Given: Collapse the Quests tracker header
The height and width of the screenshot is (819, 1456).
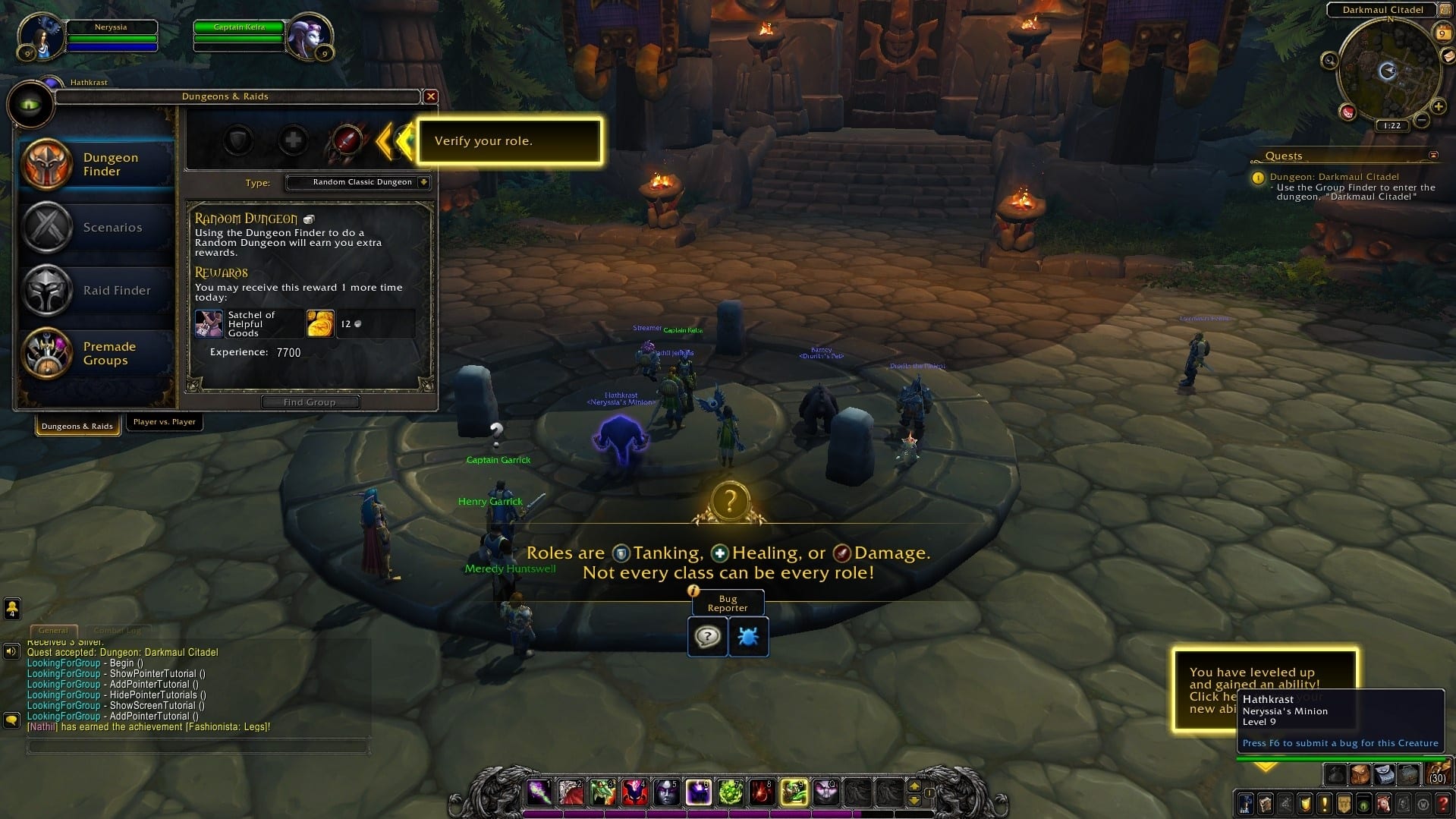Looking at the screenshot, I should tap(1433, 156).
